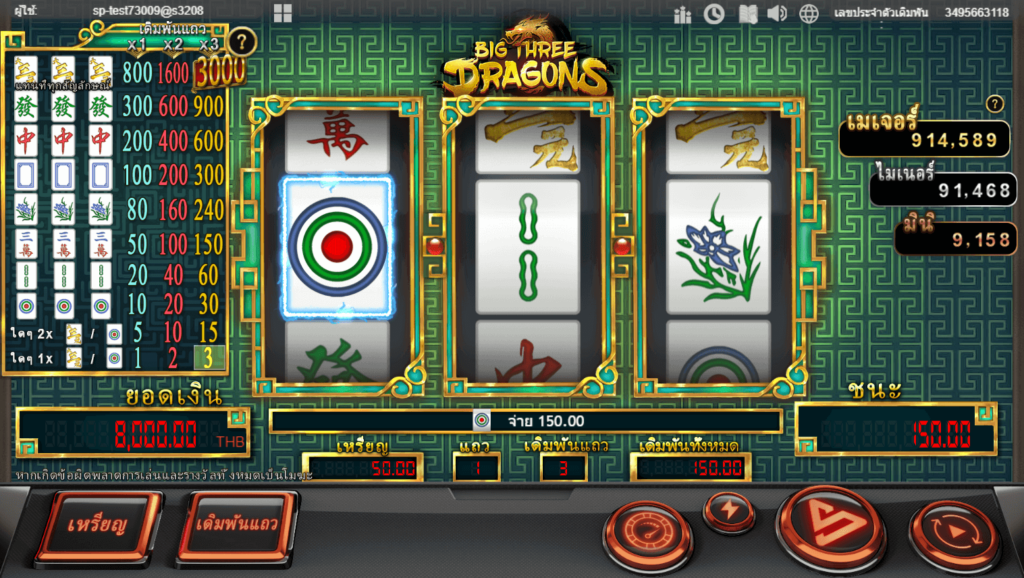Open the leaderboard podium icon
1024x578 pixels.
click(x=683, y=14)
